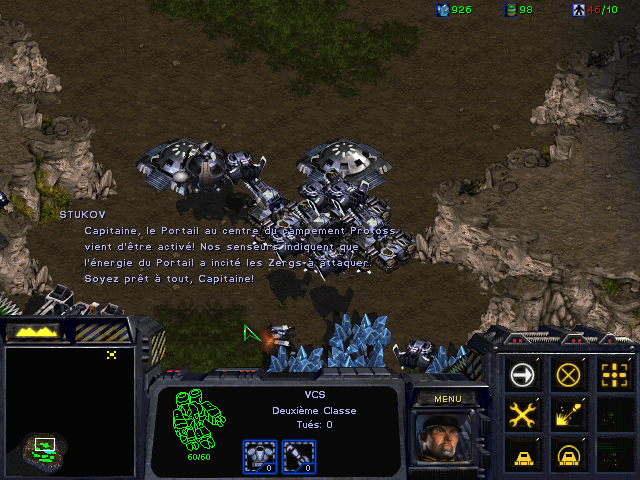Screen dimensions: 640x480
Task: Activate the Stop command icon
Action: tap(569, 375)
